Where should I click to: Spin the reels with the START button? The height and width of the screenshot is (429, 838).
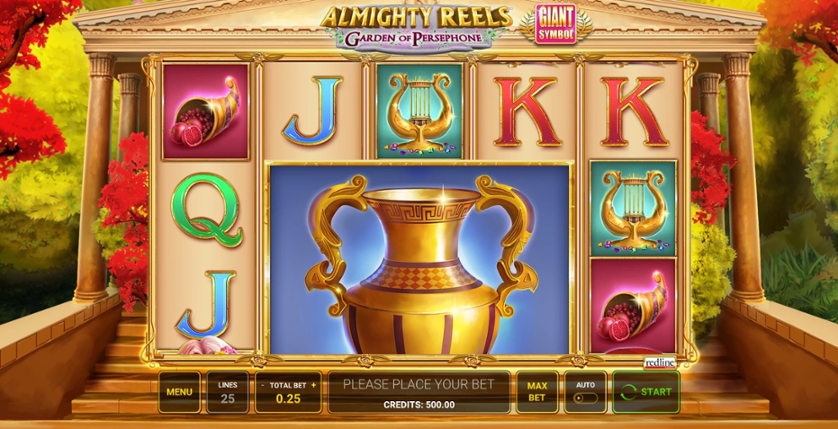coord(646,392)
